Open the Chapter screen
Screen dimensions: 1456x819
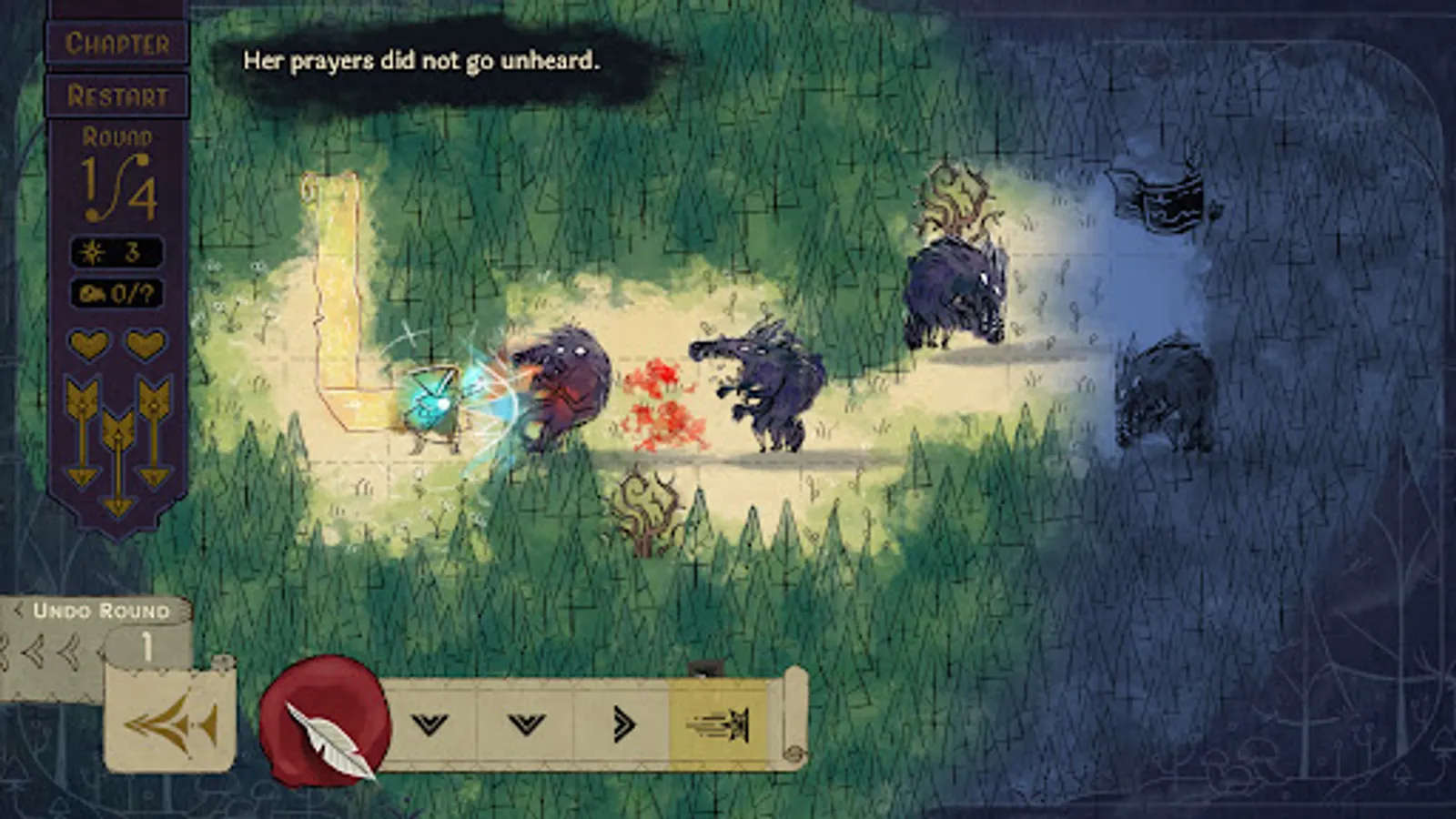[116, 43]
